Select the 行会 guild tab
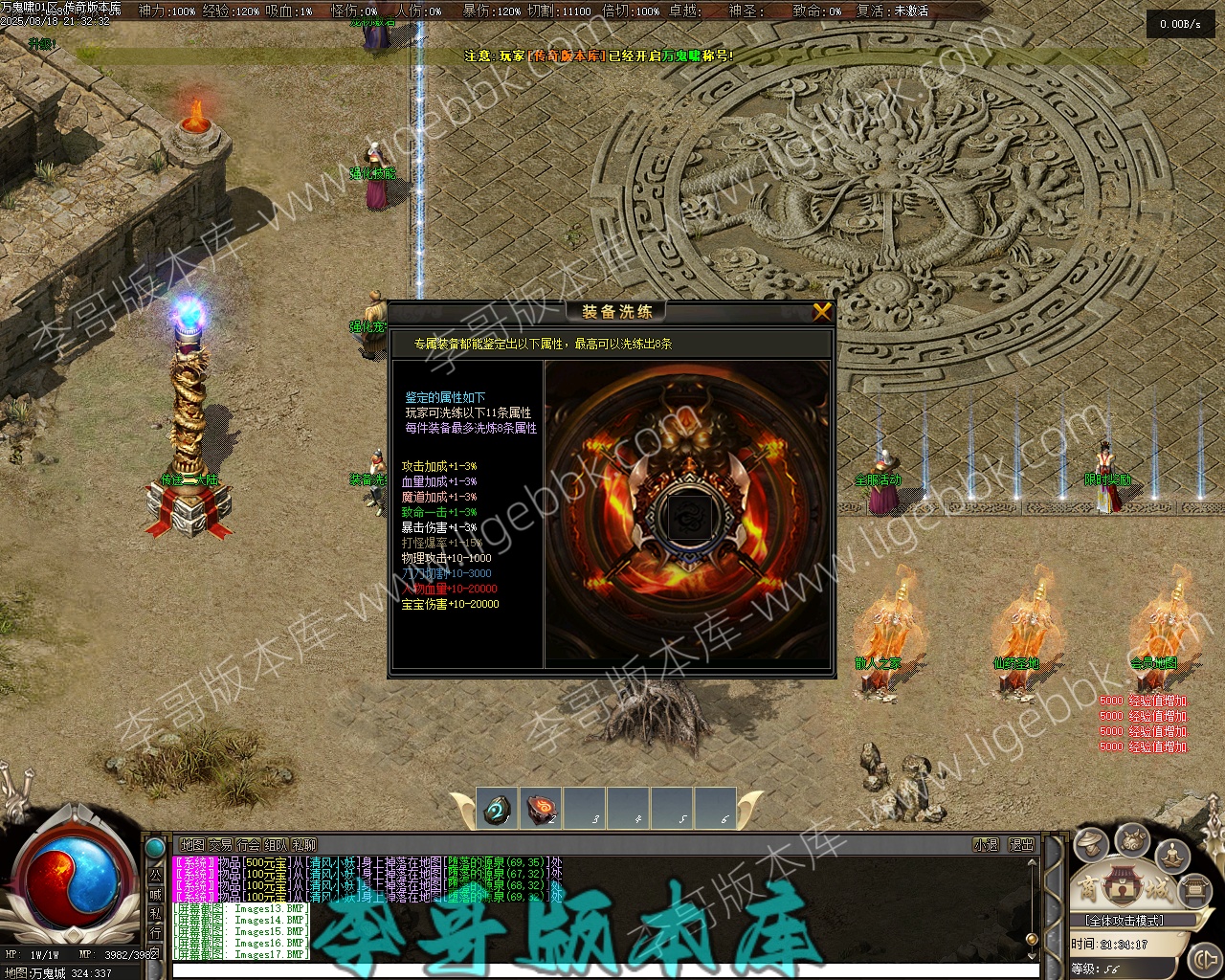 coord(248,845)
